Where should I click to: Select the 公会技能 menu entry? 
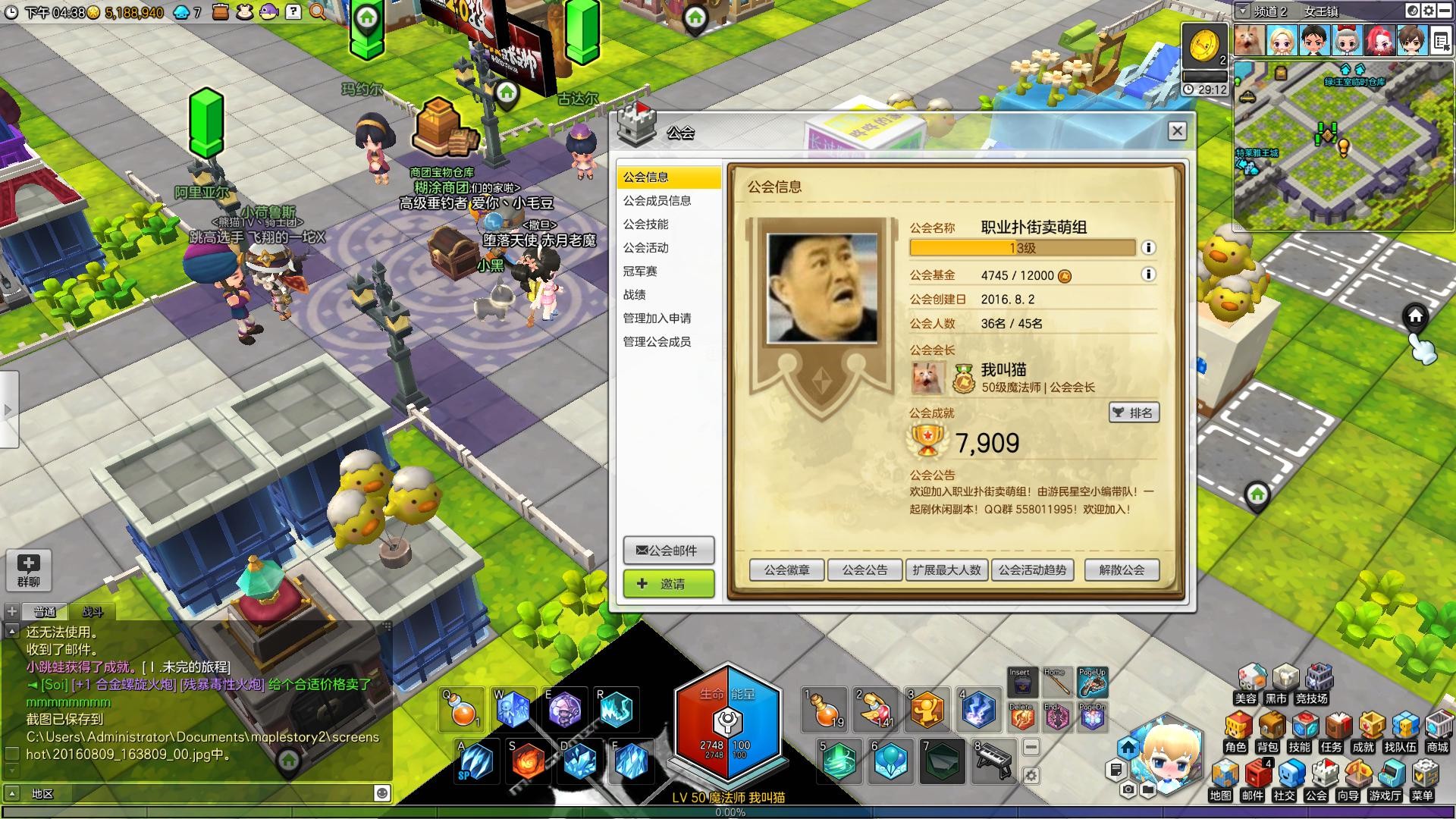(x=646, y=224)
